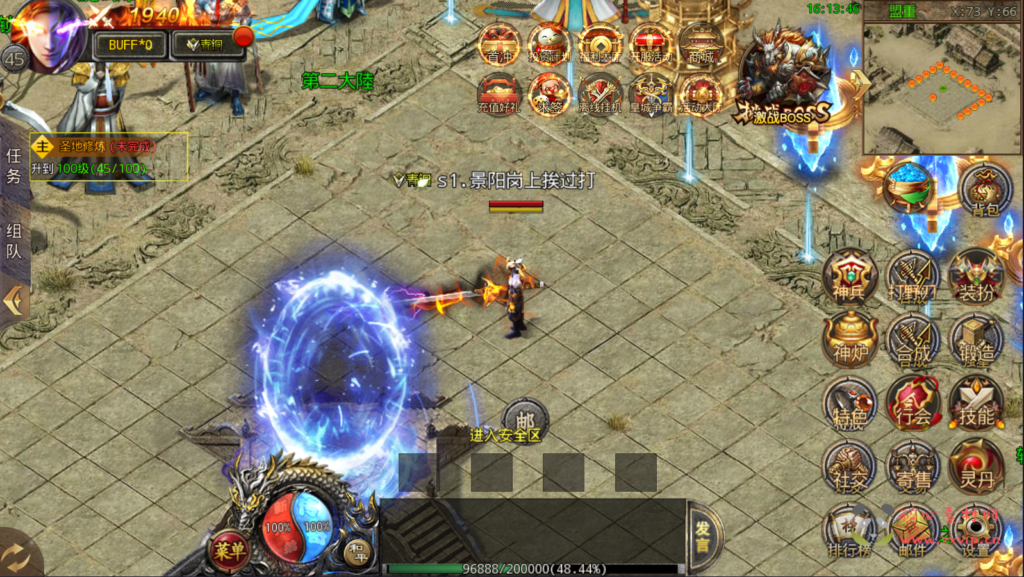Switch to the 任务 quest tab
This screenshot has height=577, width=1024.
point(14,166)
